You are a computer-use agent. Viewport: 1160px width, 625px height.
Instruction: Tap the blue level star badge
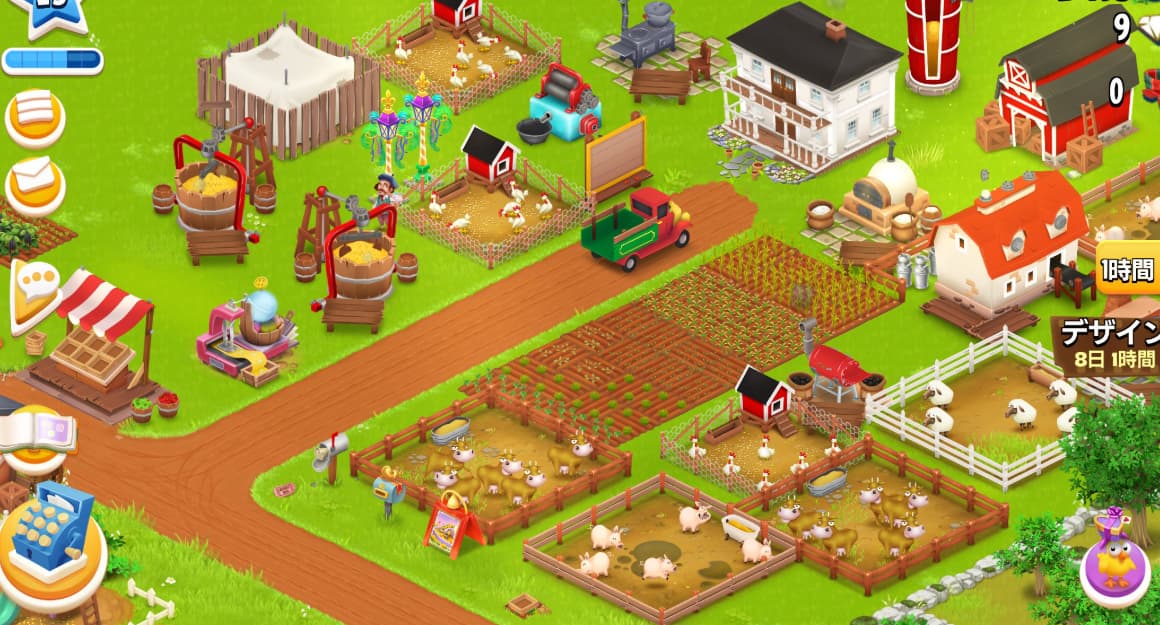pyautogui.click(x=48, y=16)
